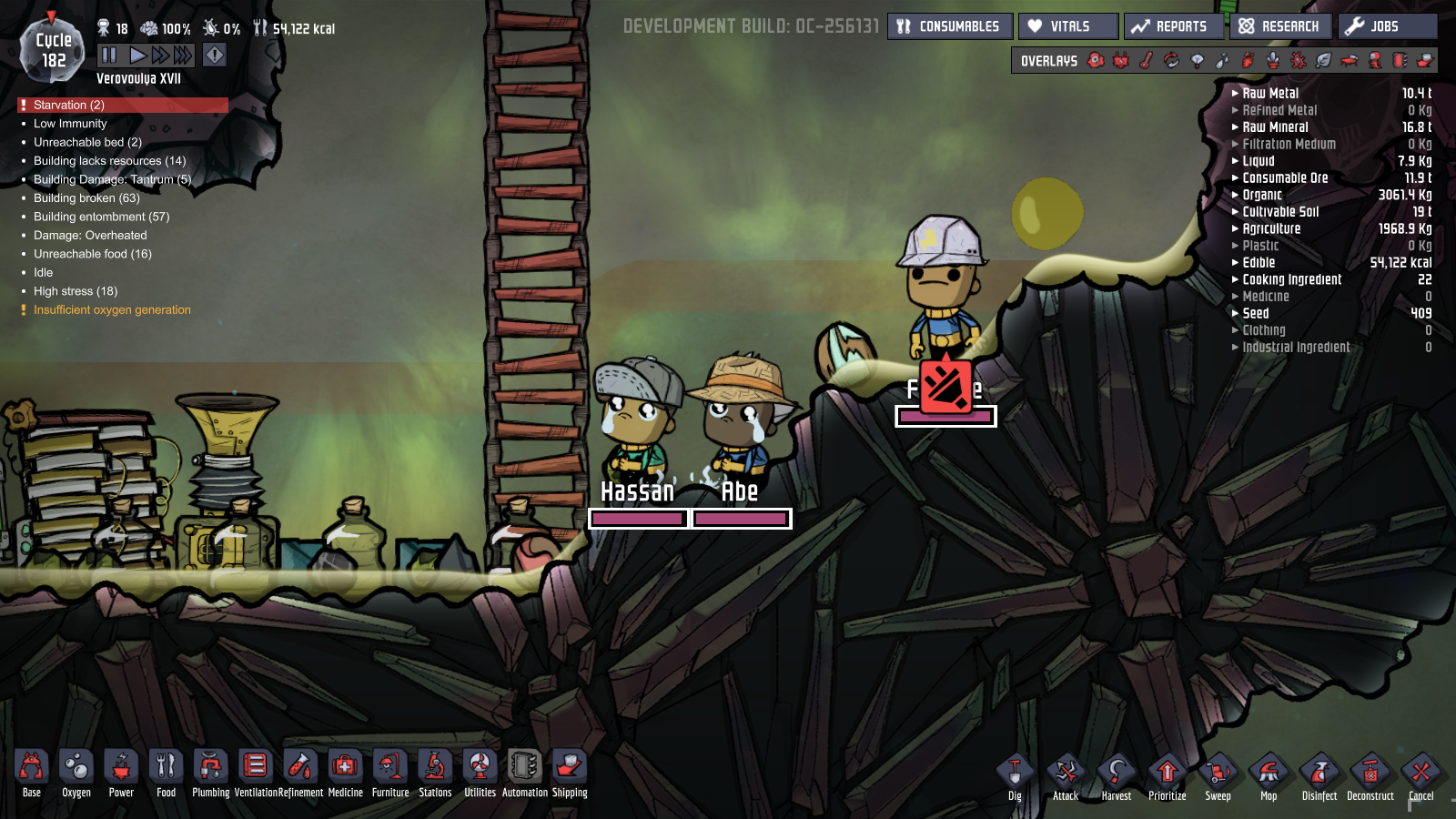Viewport: 1456px width, 819px height.
Task: Open the Plumbing build category
Action: pyautogui.click(x=210, y=773)
